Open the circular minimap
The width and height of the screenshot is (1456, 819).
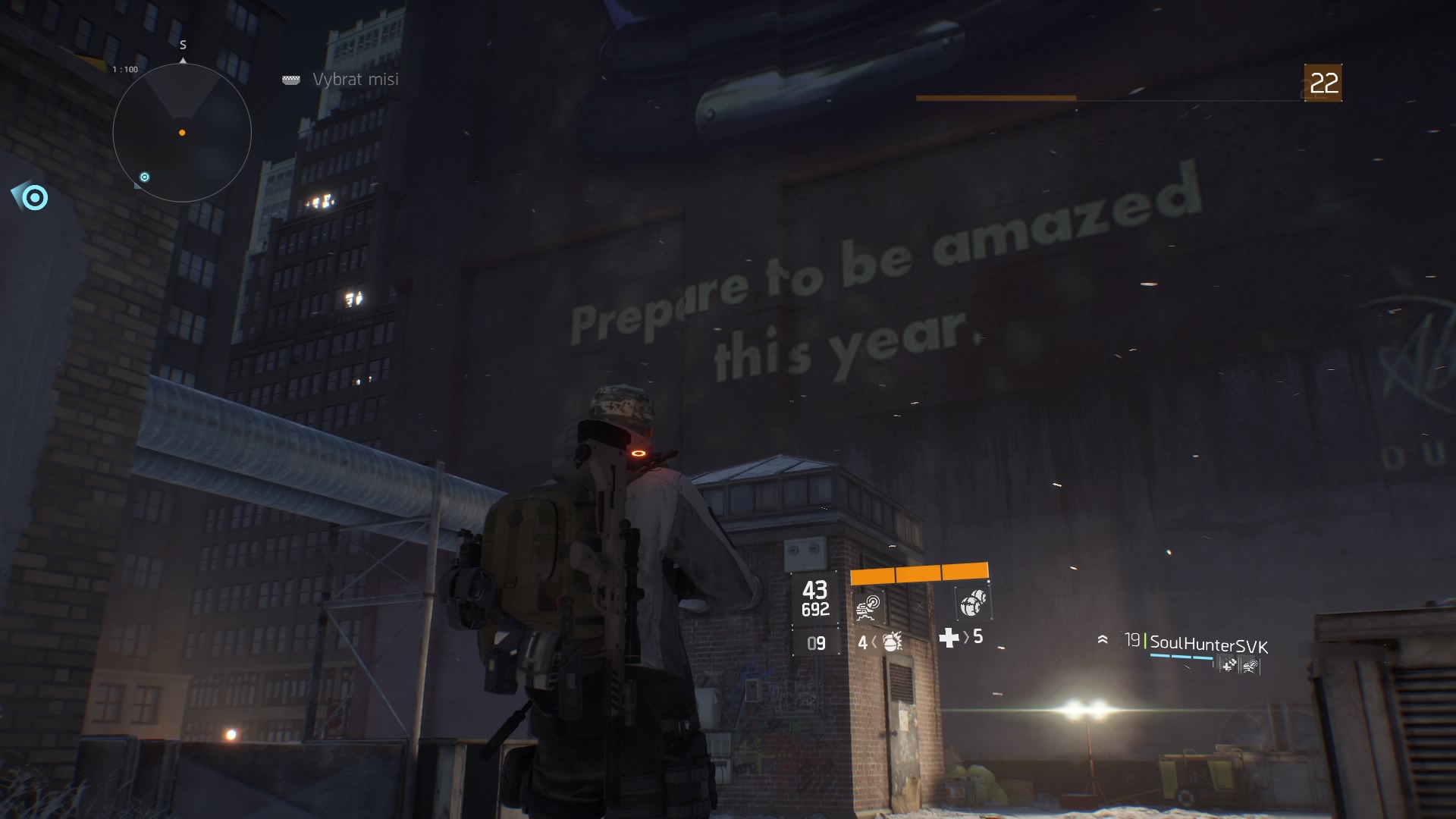(x=182, y=133)
